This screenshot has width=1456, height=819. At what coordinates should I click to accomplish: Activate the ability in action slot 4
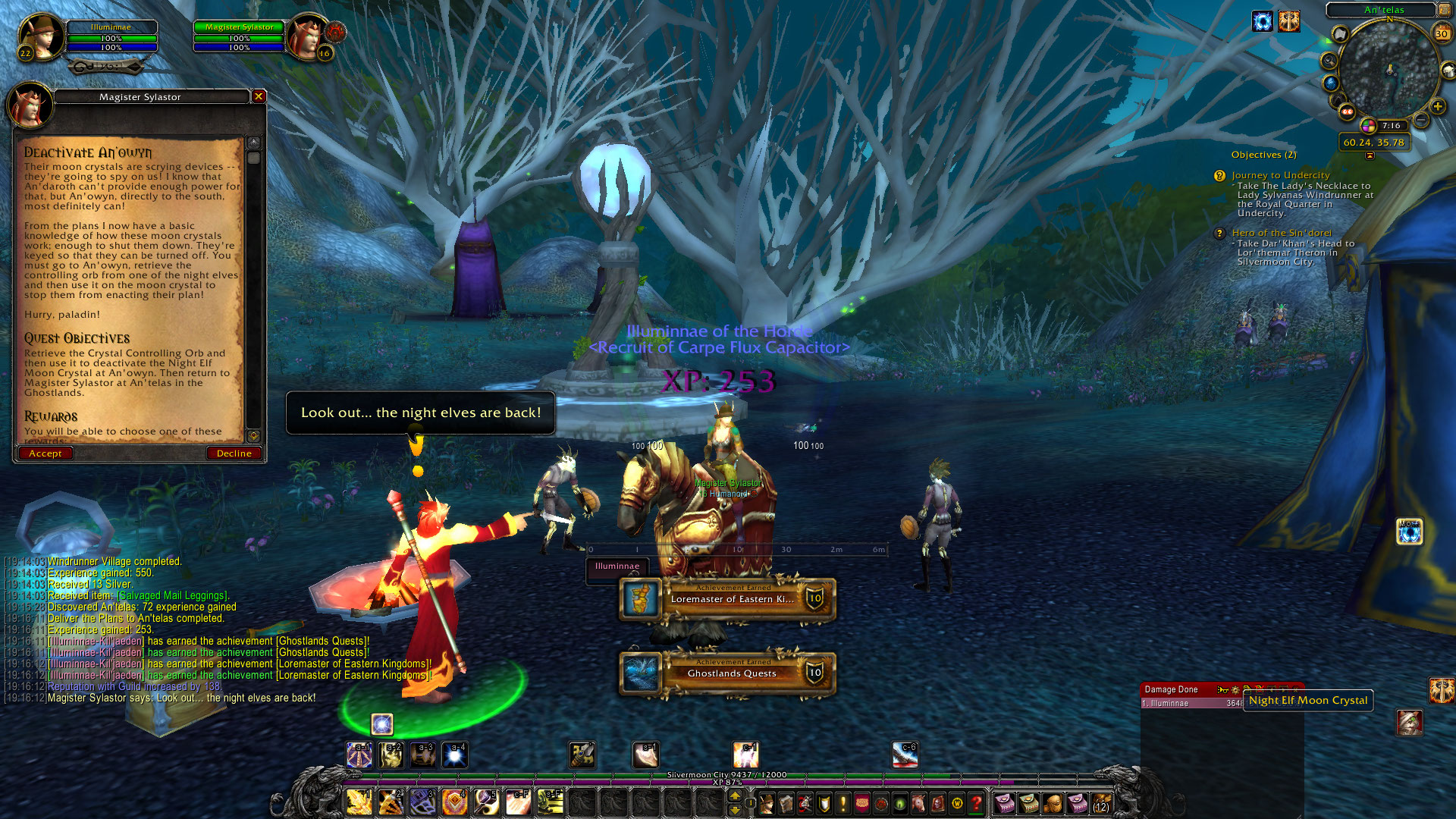[454, 802]
